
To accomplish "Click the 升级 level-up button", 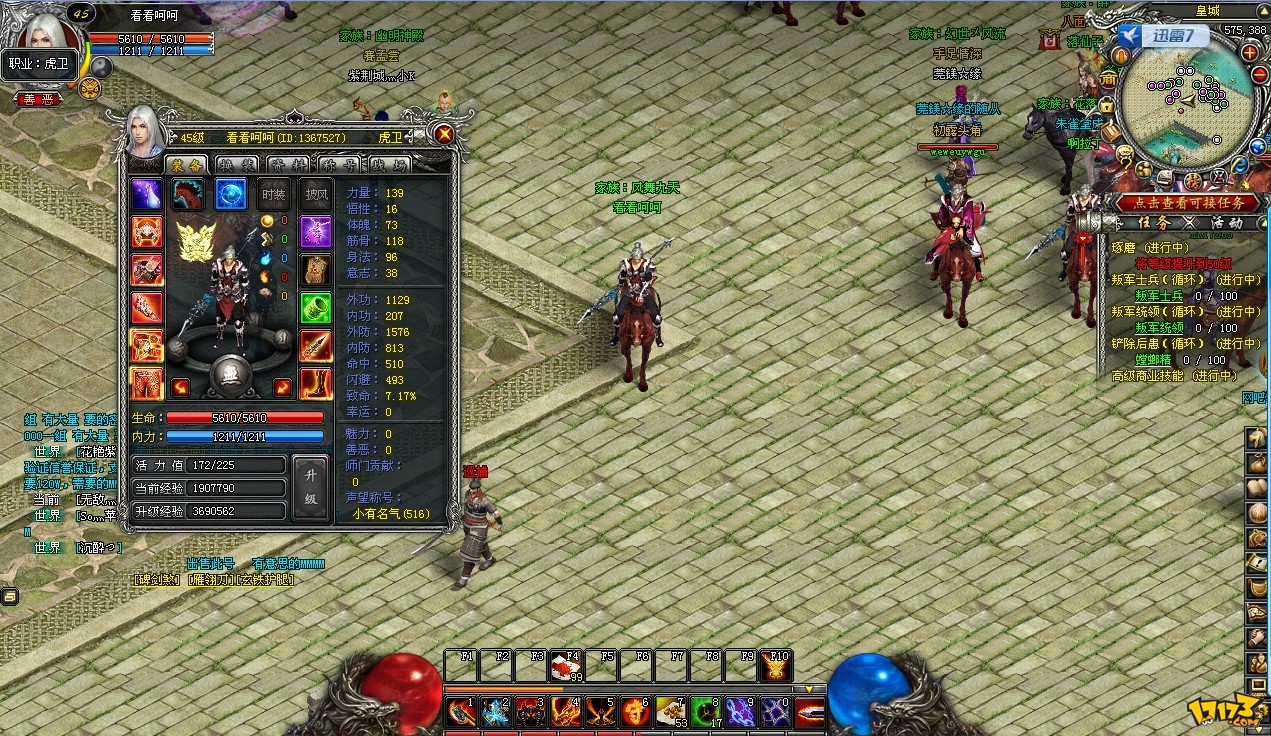I will [x=310, y=487].
